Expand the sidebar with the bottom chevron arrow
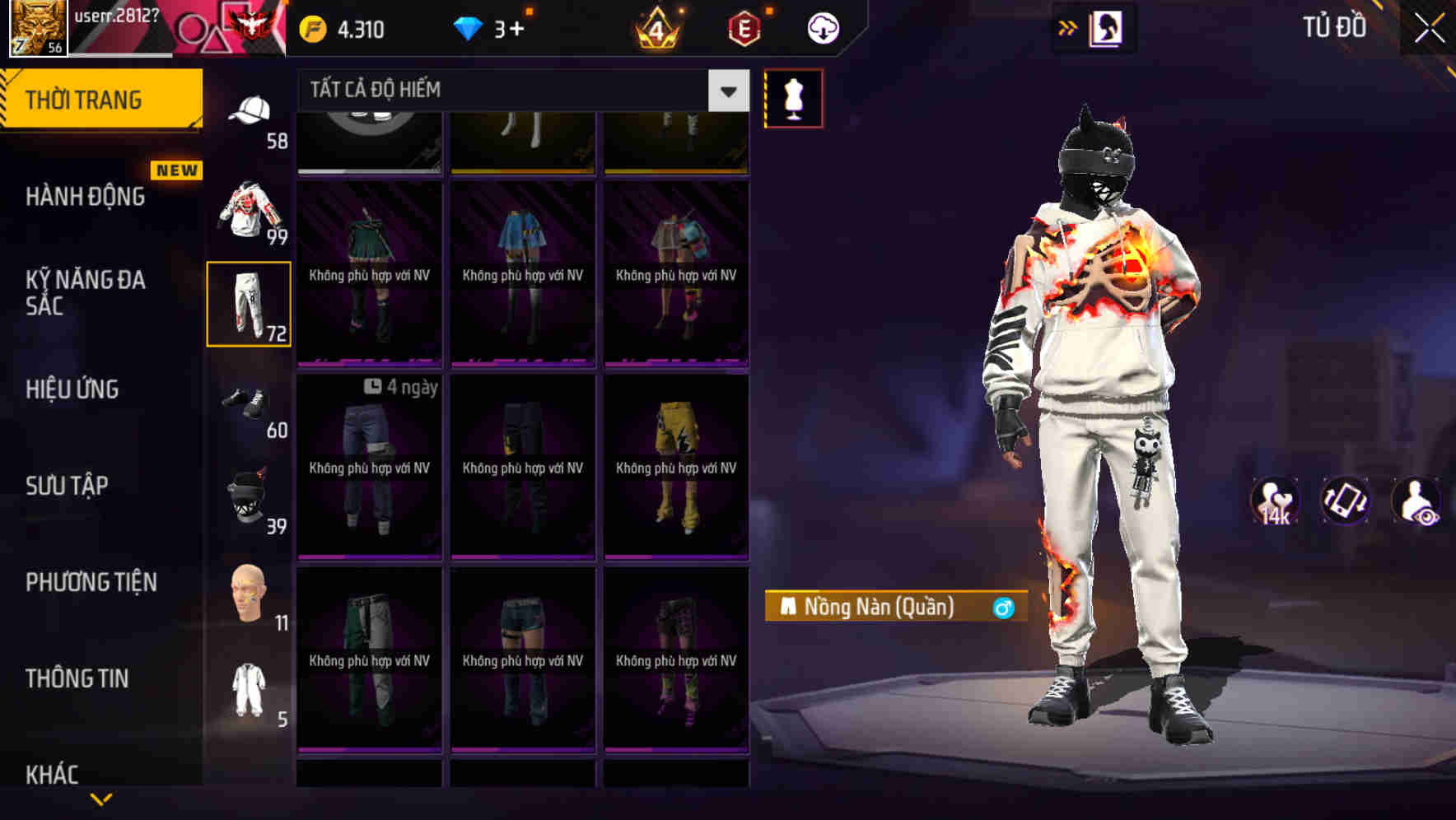 100,797
